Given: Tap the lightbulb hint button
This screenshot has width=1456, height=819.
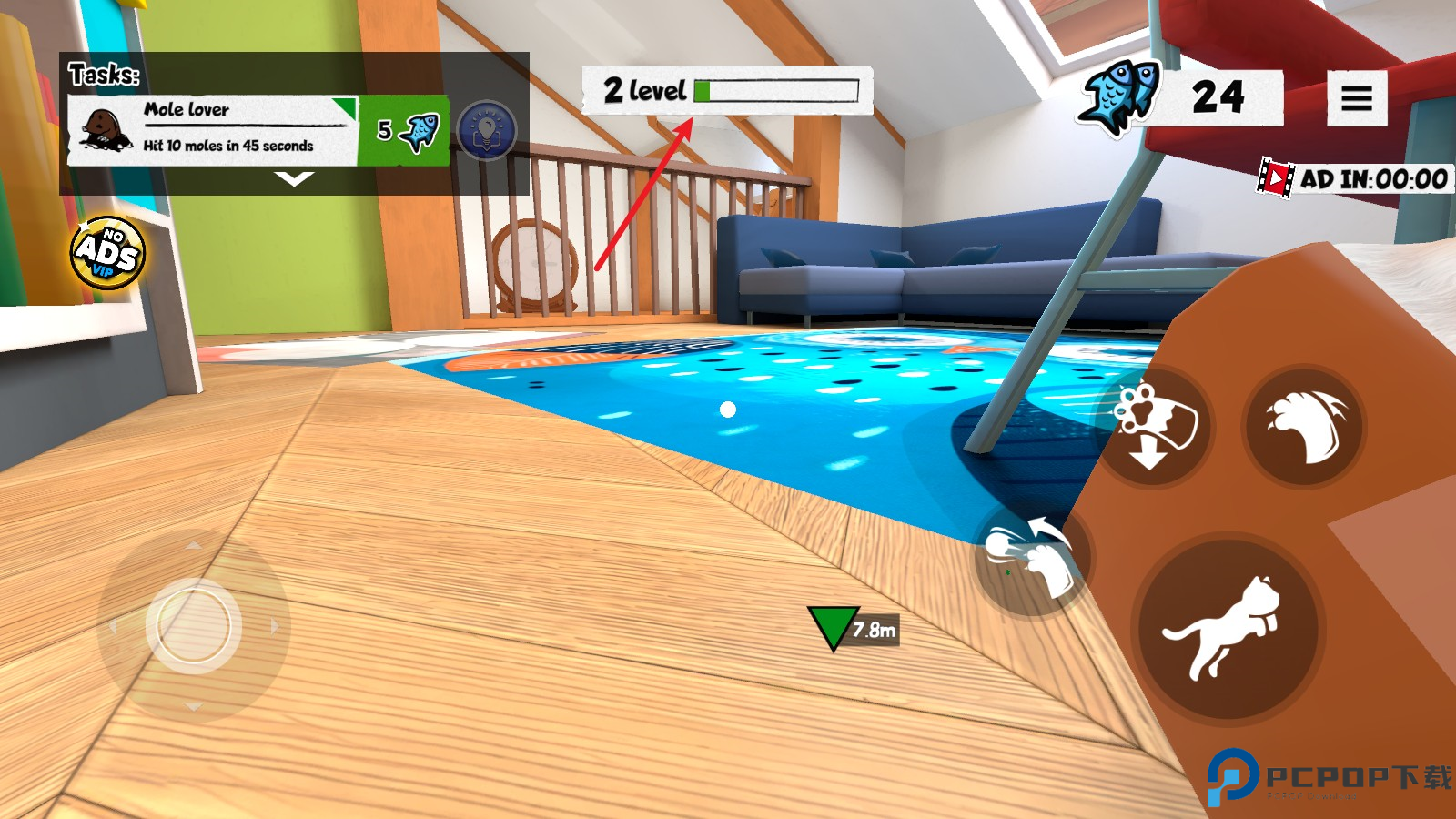Looking at the screenshot, I should click(487, 131).
